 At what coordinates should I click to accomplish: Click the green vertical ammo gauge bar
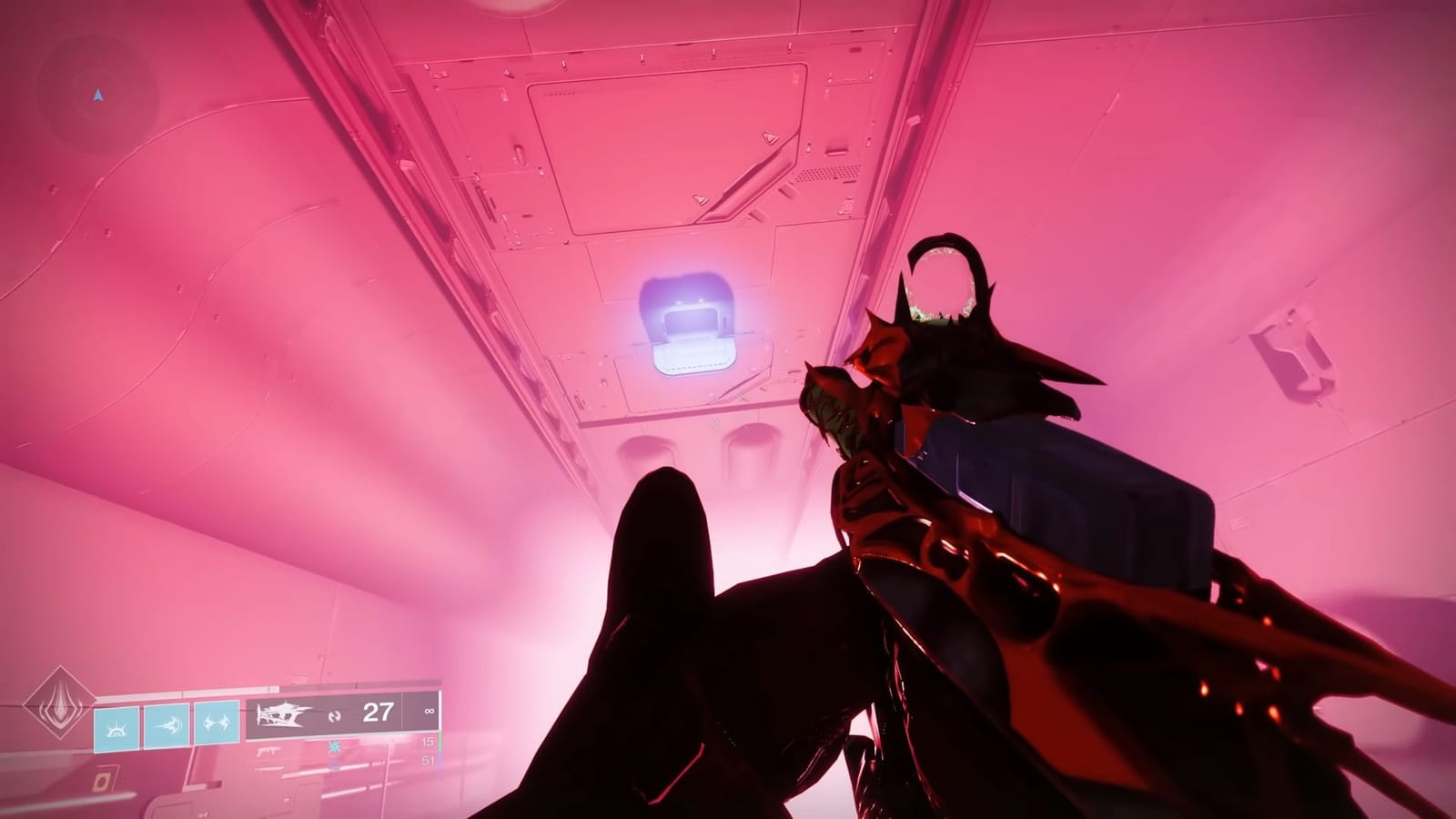click(440, 742)
